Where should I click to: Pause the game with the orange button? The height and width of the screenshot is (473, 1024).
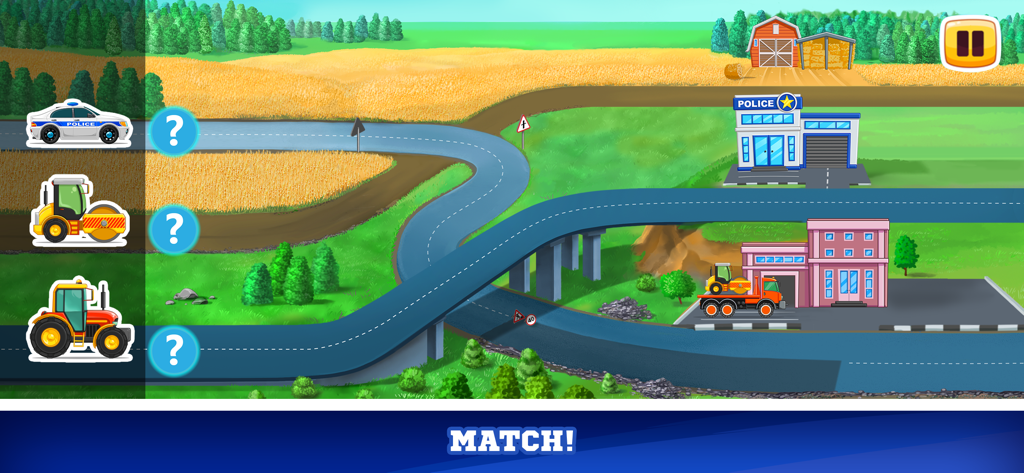coord(970,43)
